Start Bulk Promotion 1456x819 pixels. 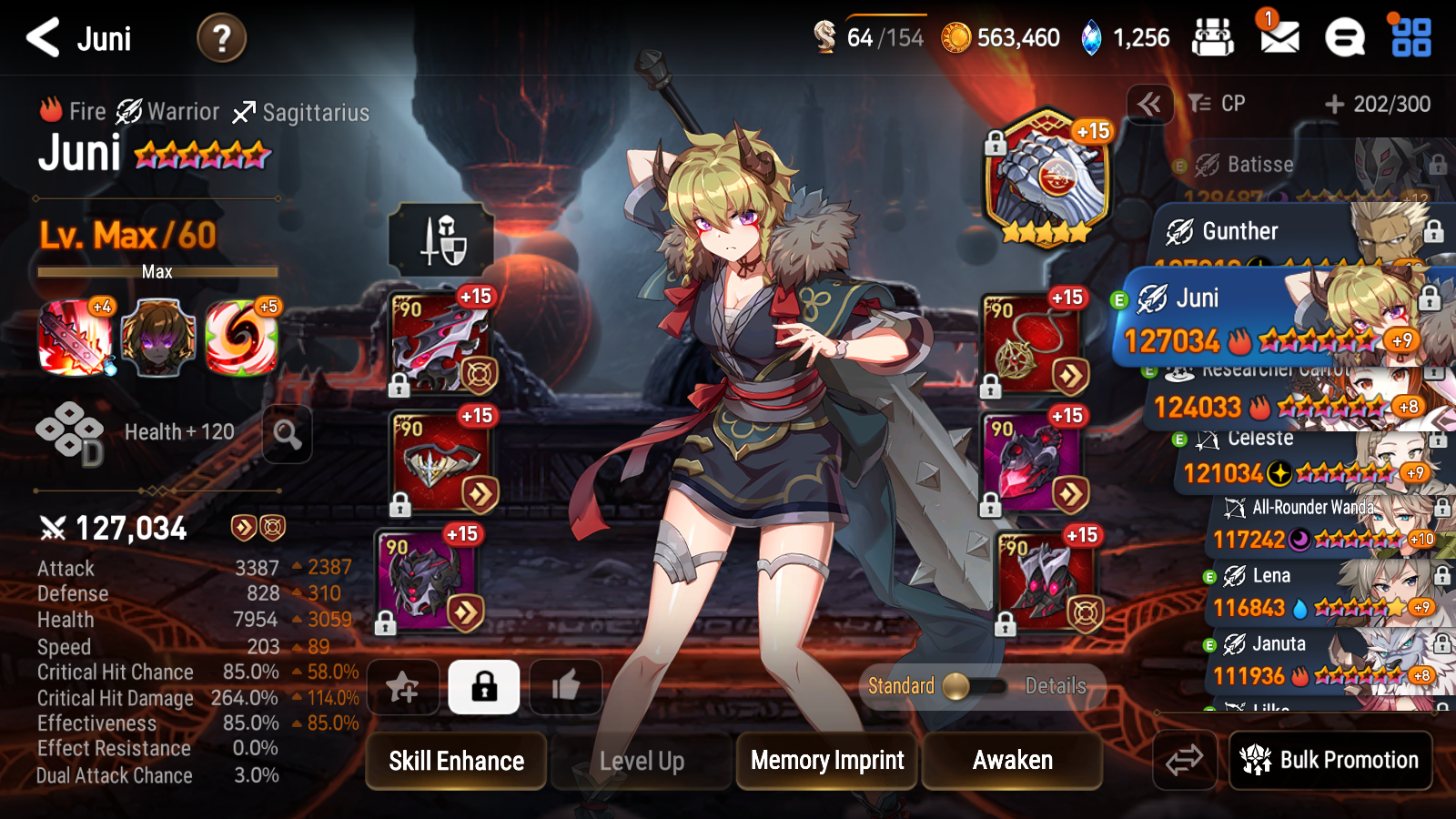[x=1330, y=760]
